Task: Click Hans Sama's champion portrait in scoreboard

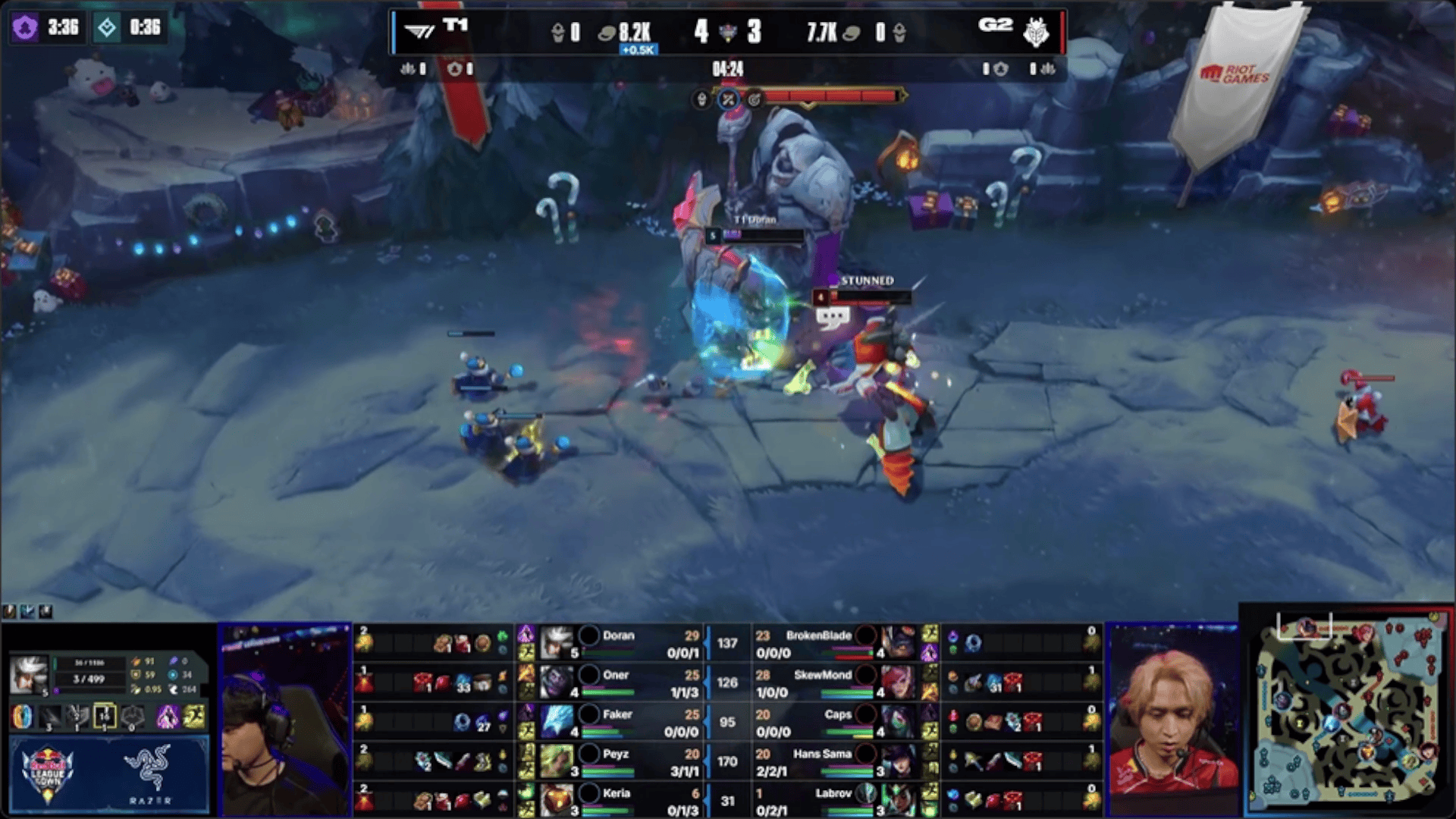Action: point(899,761)
